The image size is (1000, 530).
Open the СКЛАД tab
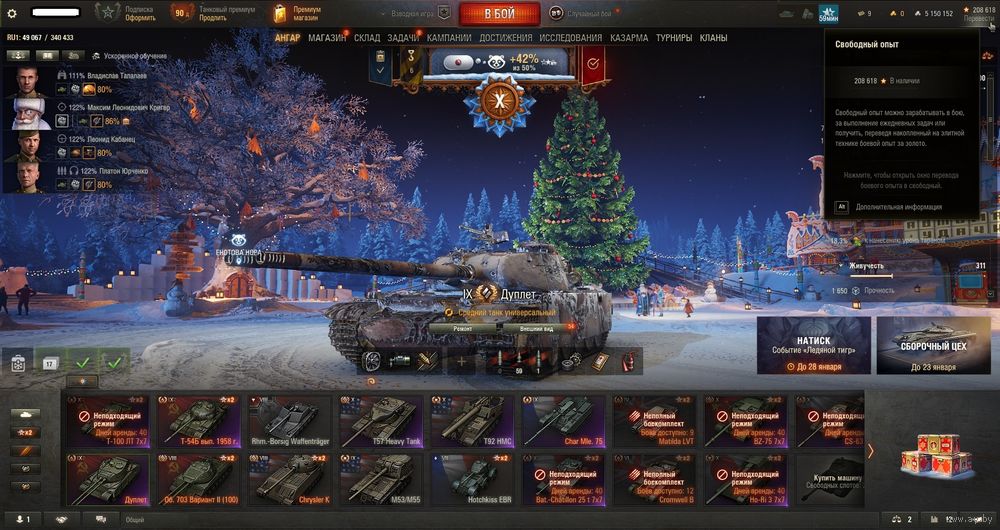[367, 38]
